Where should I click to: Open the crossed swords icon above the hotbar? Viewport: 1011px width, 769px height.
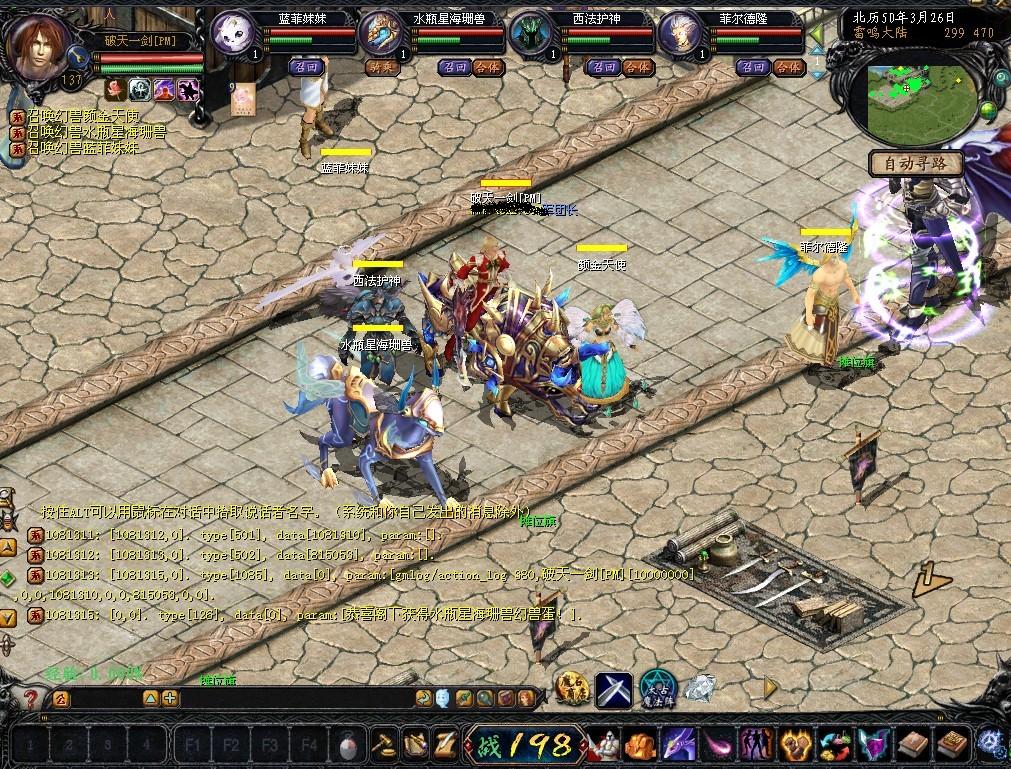612,690
